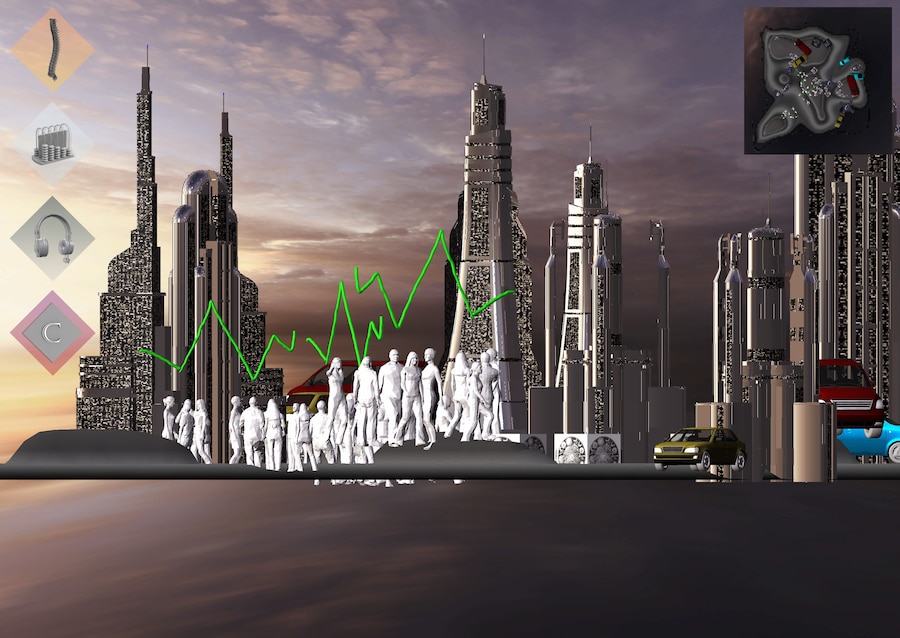Open the abacus icon diamond

pyautogui.click(x=52, y=144)
